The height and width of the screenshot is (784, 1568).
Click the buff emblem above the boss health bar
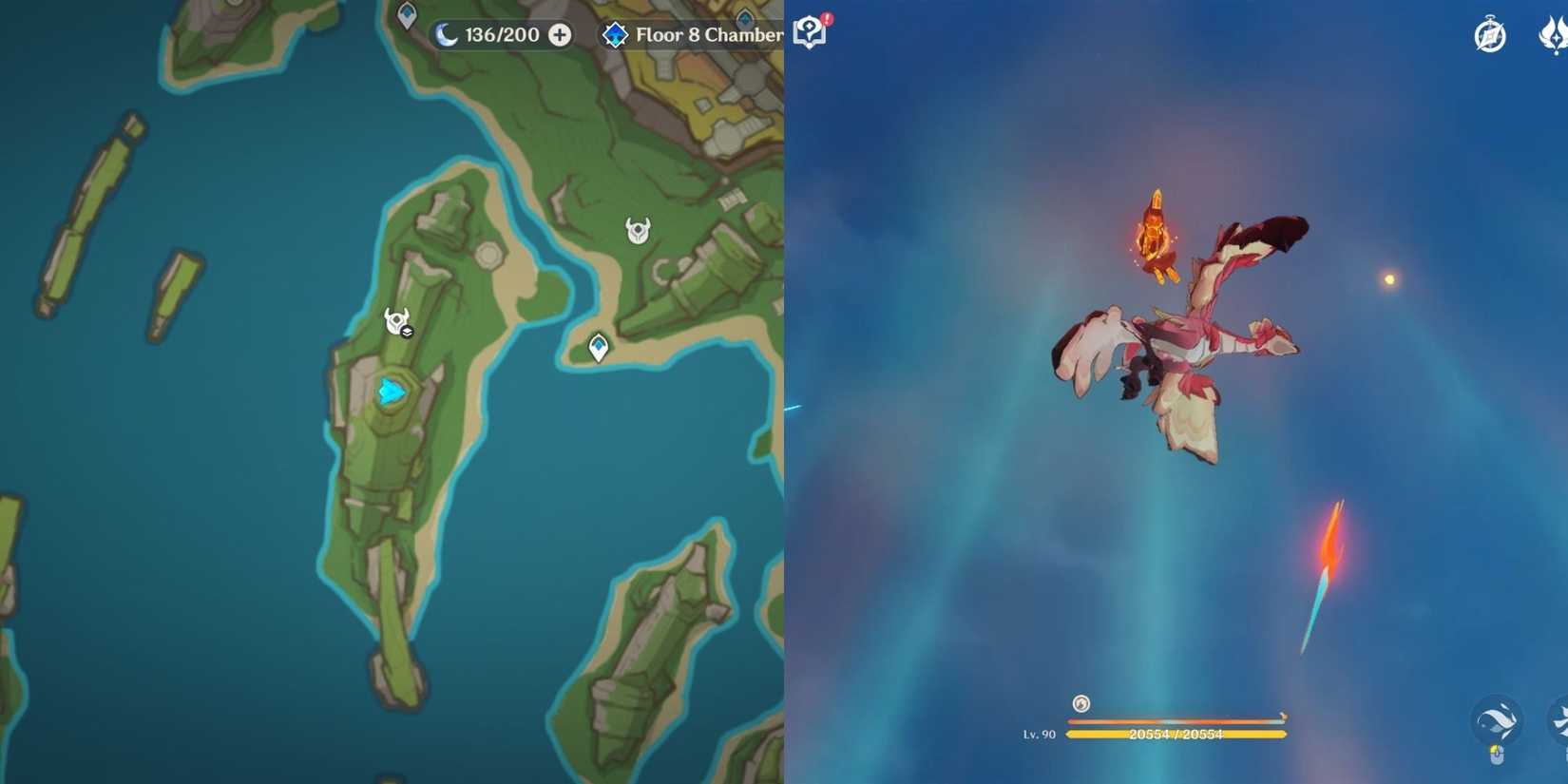click(x=1080, y=704)
